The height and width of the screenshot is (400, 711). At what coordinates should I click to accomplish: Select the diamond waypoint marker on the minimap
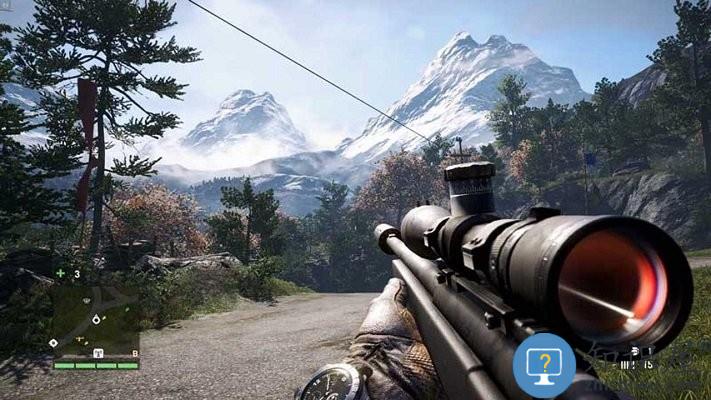(x=53, y=343)
